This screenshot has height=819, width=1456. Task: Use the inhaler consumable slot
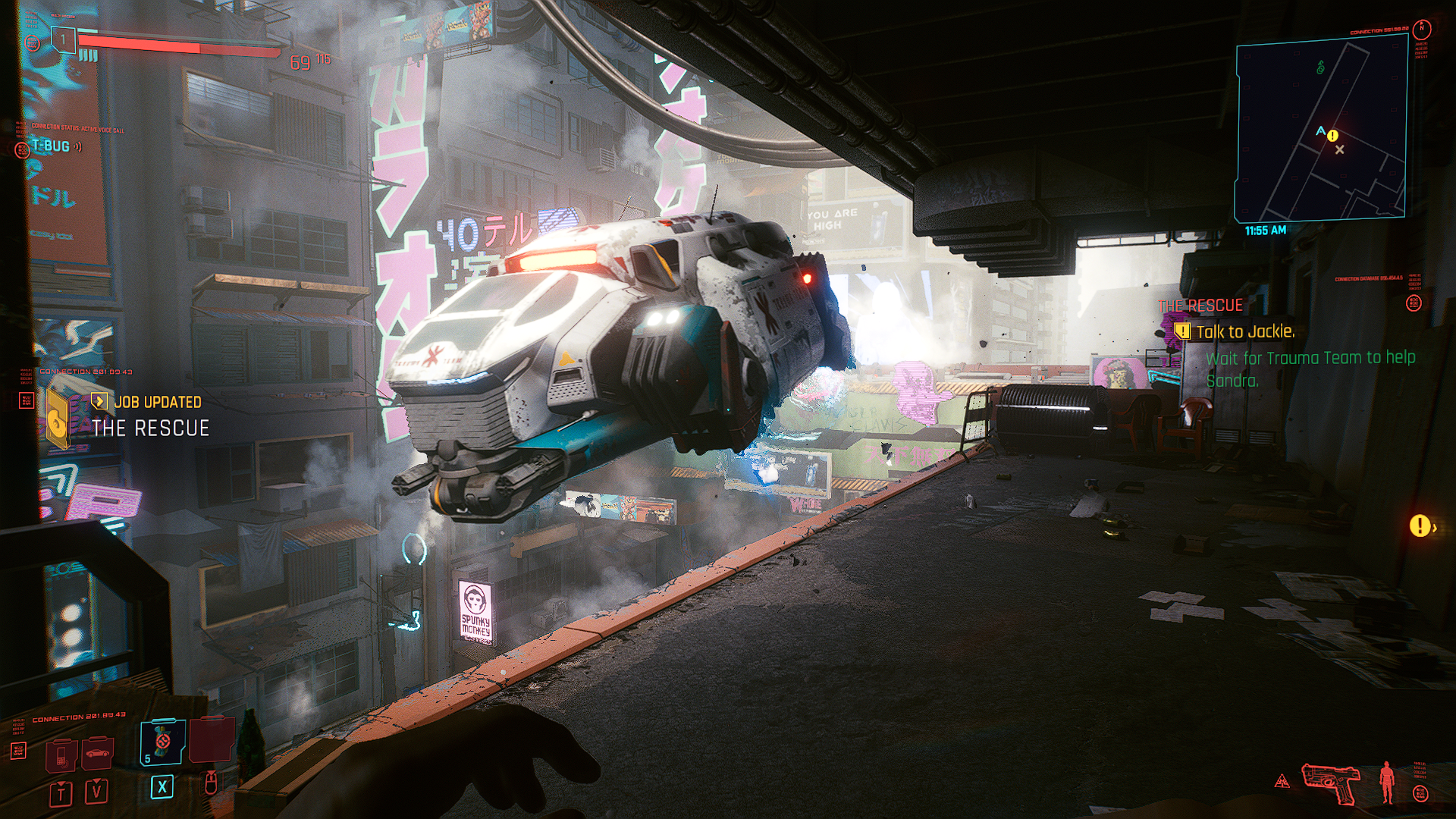(162, 742)
